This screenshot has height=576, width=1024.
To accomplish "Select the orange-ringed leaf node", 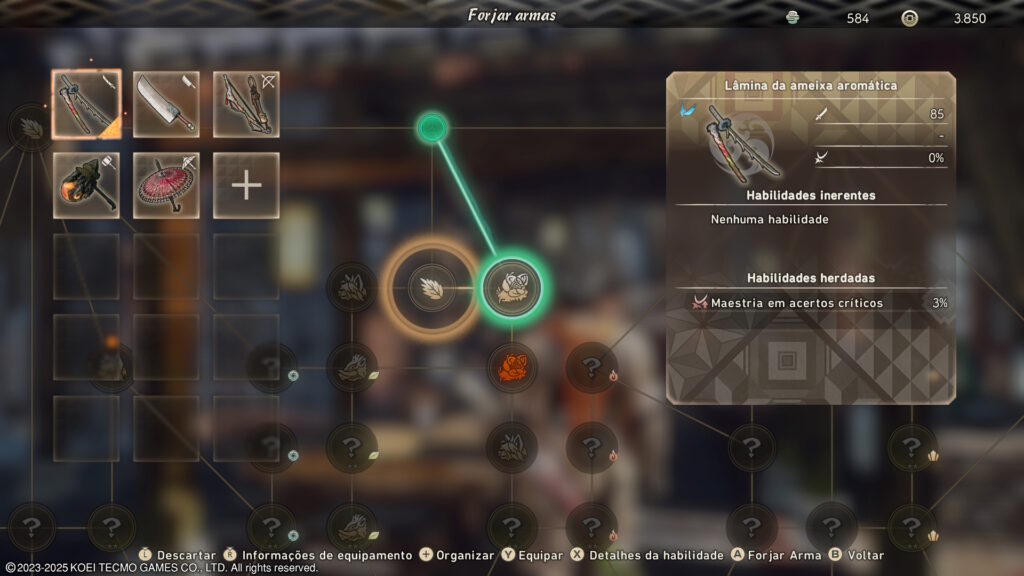I will 432,288.
